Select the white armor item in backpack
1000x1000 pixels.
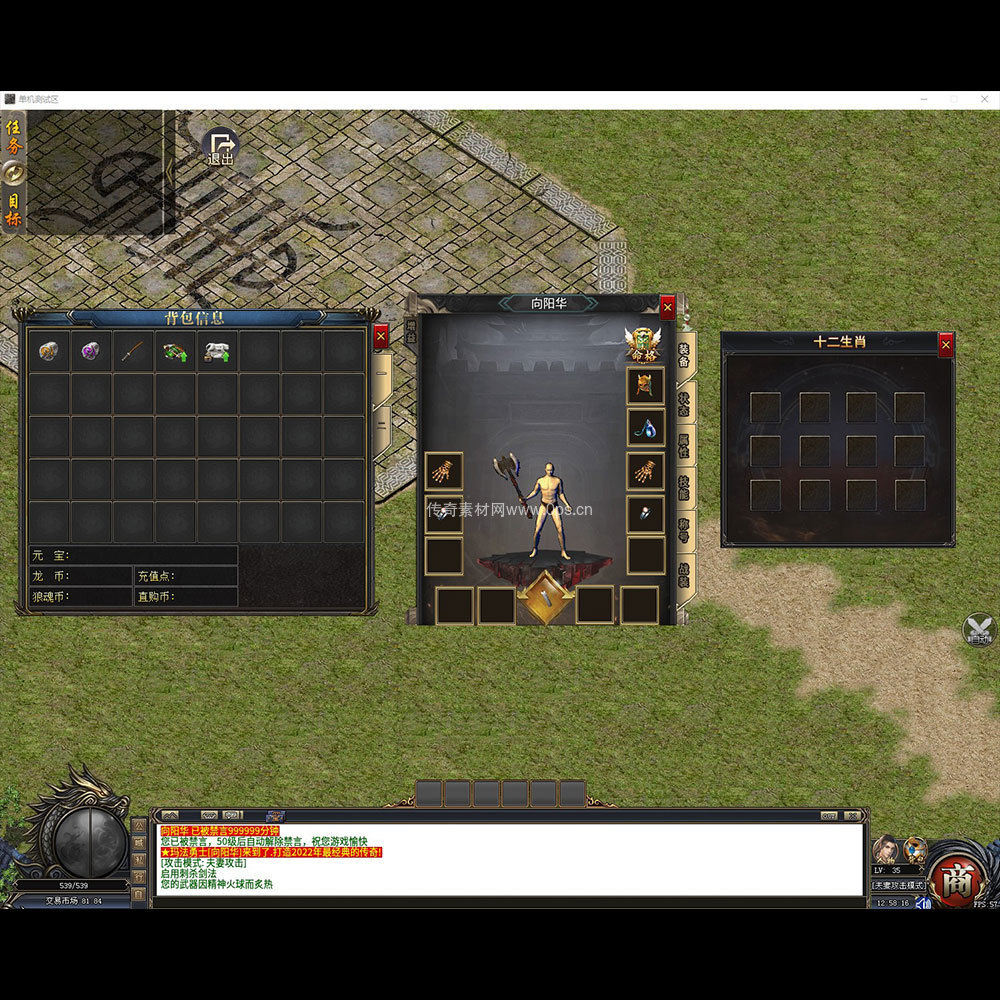click(x=217, y=351)
